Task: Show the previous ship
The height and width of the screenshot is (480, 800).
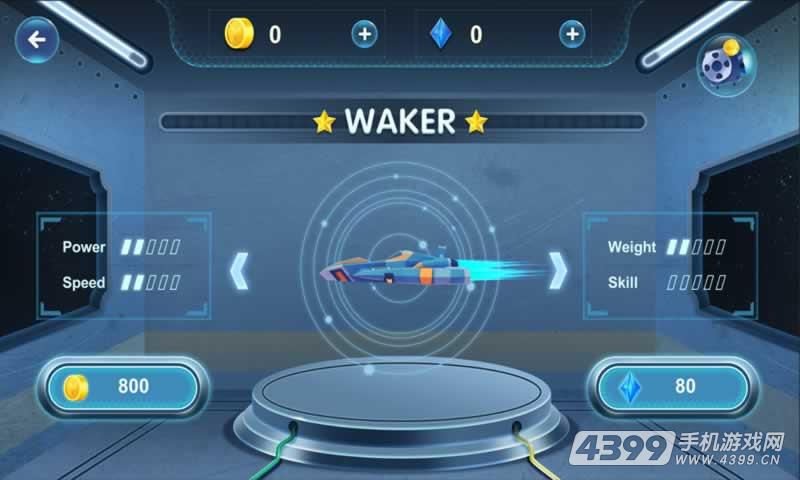Action: tap(239, 271)
